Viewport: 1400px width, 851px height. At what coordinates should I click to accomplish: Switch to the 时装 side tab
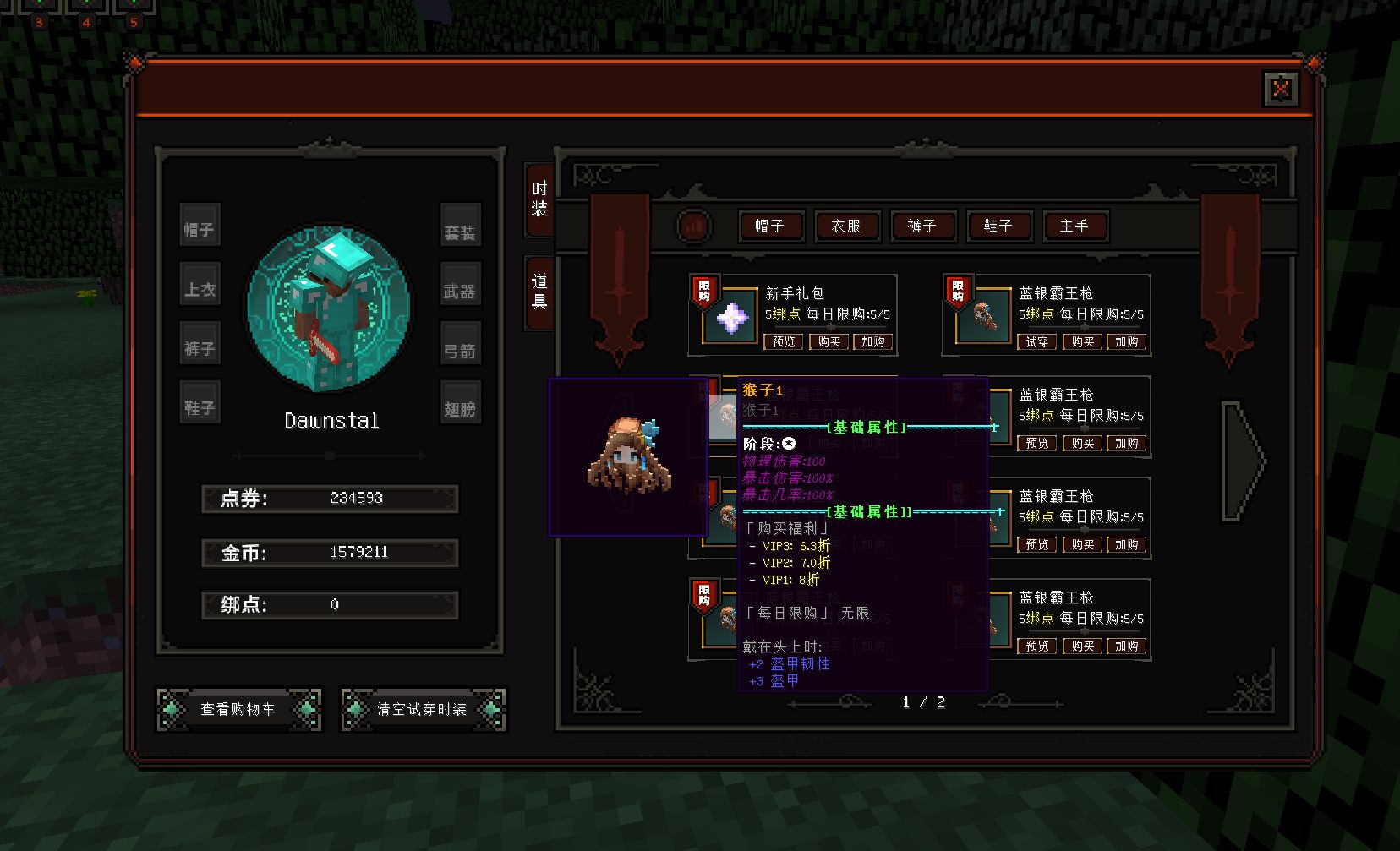[539, 199]
